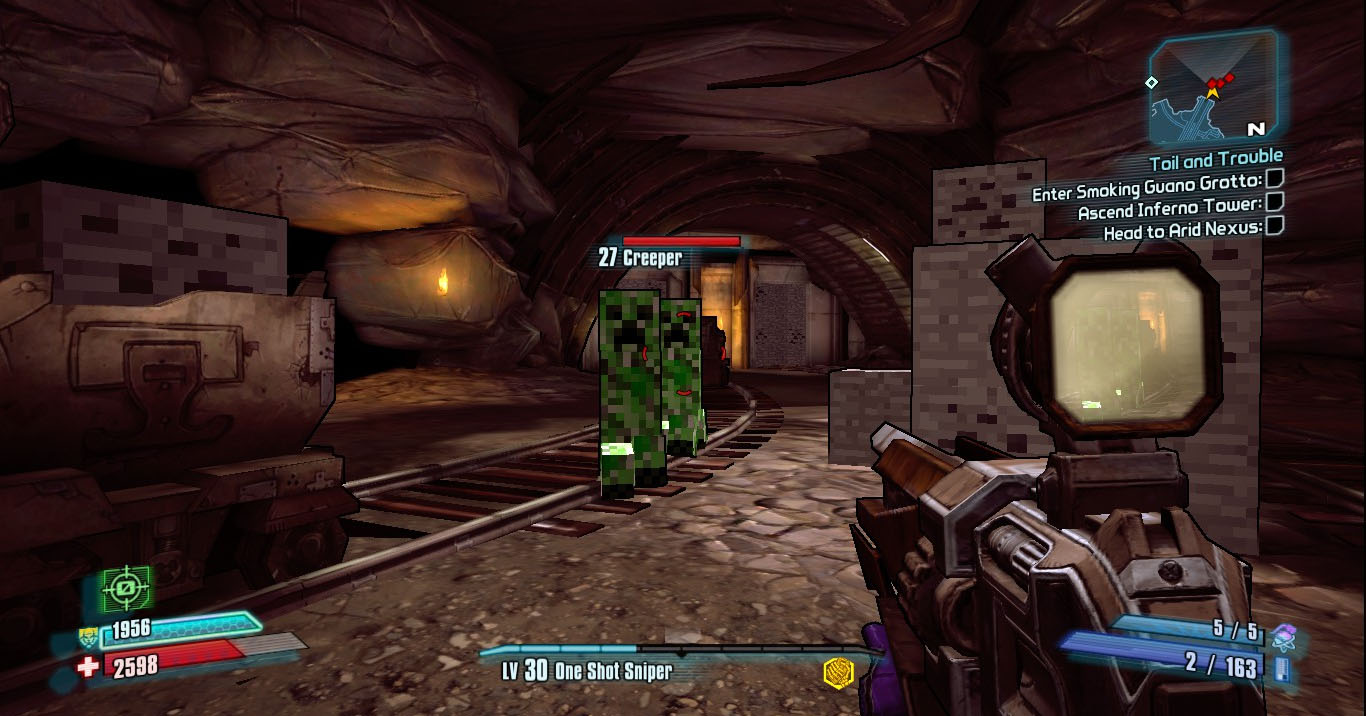Viewport: 1366px width, 716px height.
Task: Click the red health cross icon
Action: pyautogui.click(x=90, y=667)
